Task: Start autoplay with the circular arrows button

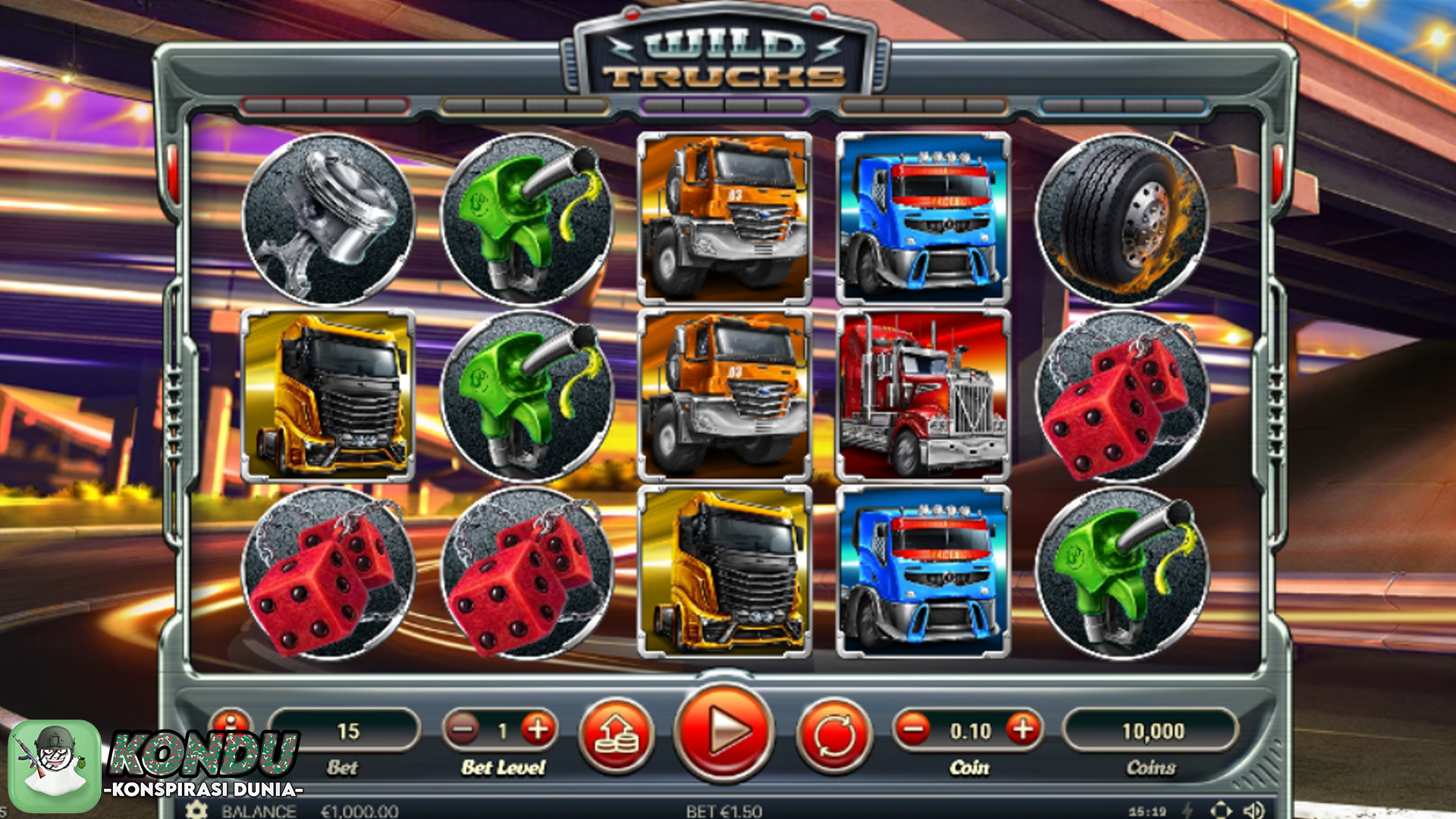Action: (834, 733)
